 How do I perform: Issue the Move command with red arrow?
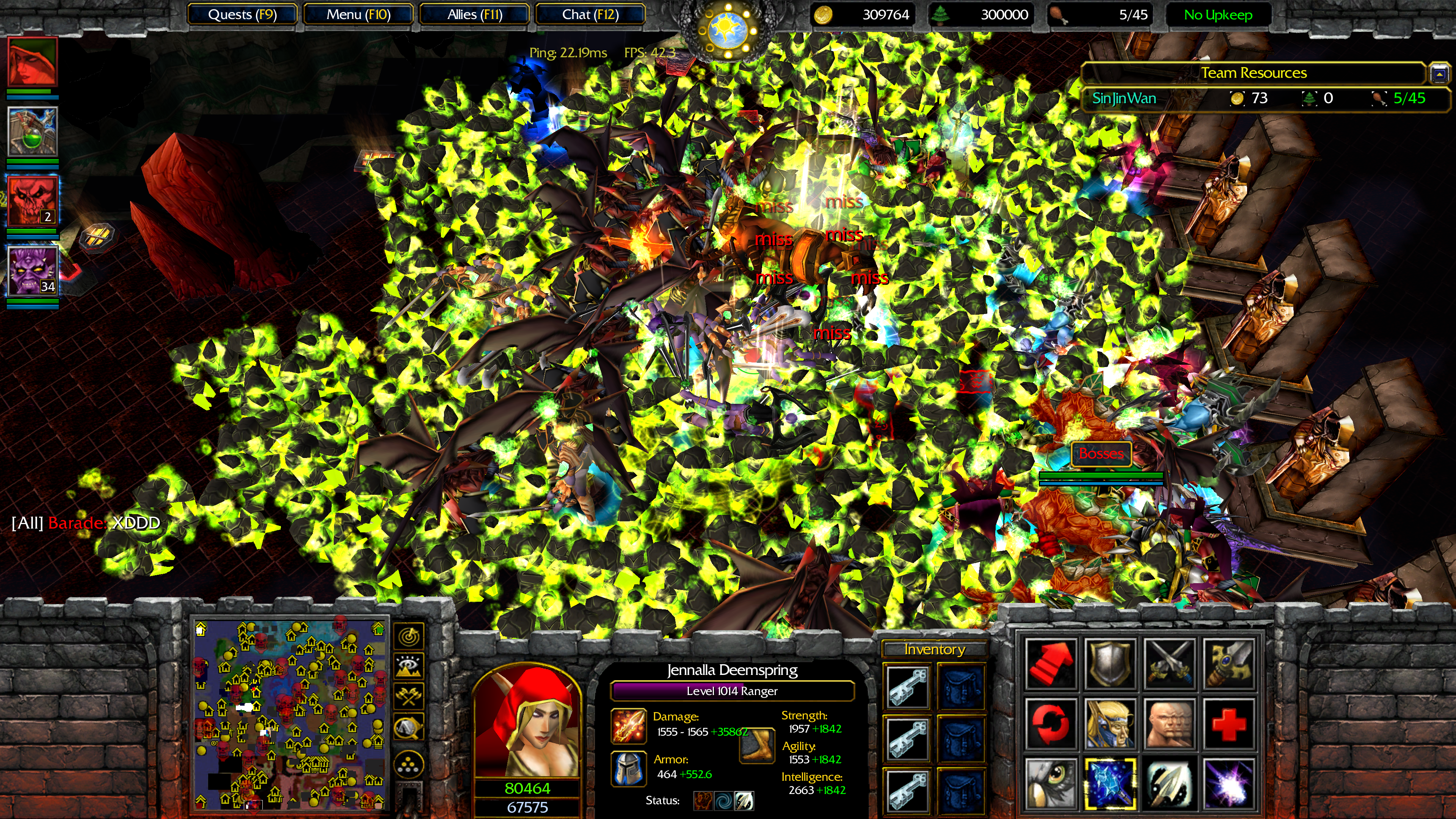[x=1051, y=663]
